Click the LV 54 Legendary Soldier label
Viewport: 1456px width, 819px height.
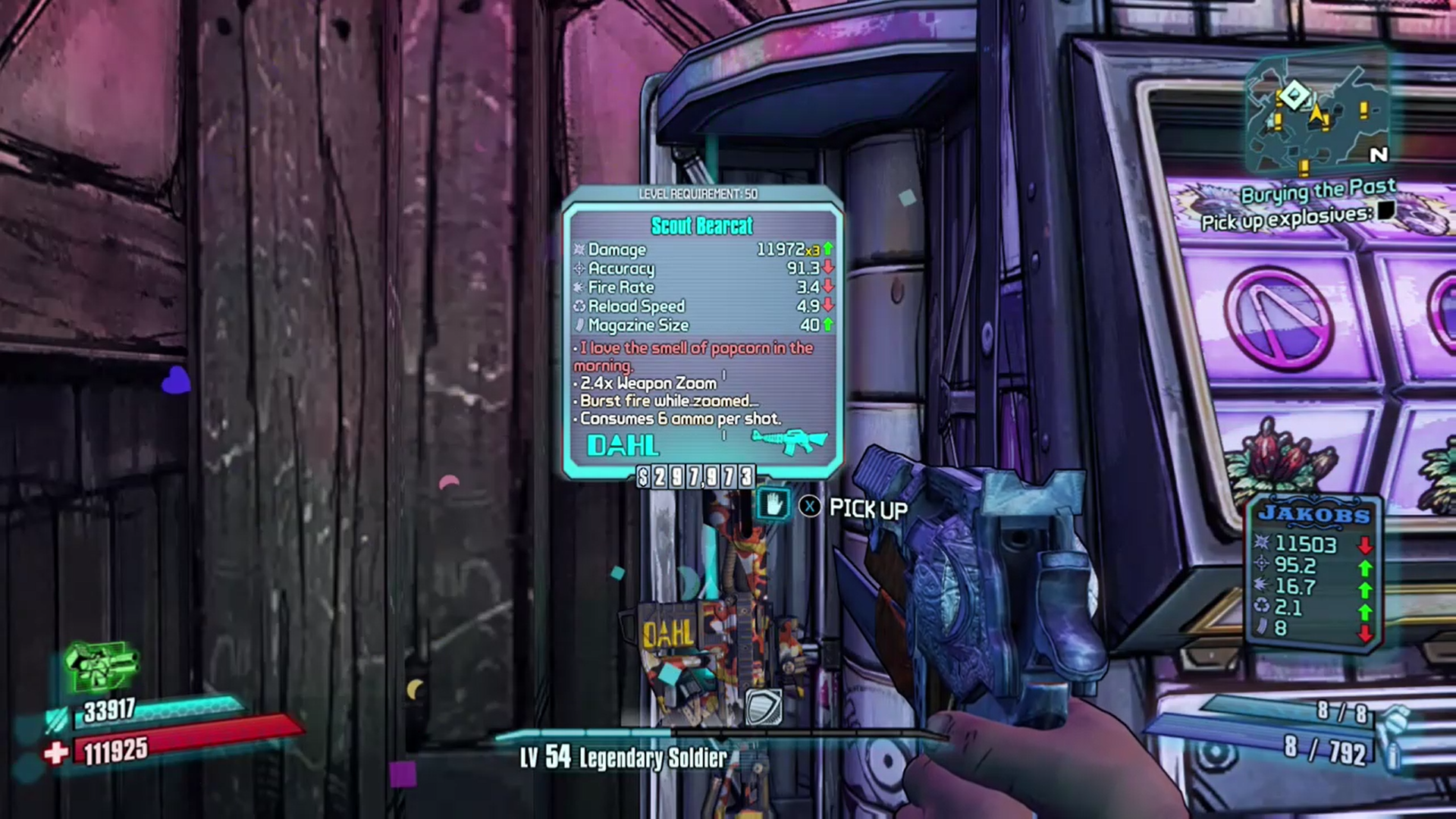click(622, 758)
